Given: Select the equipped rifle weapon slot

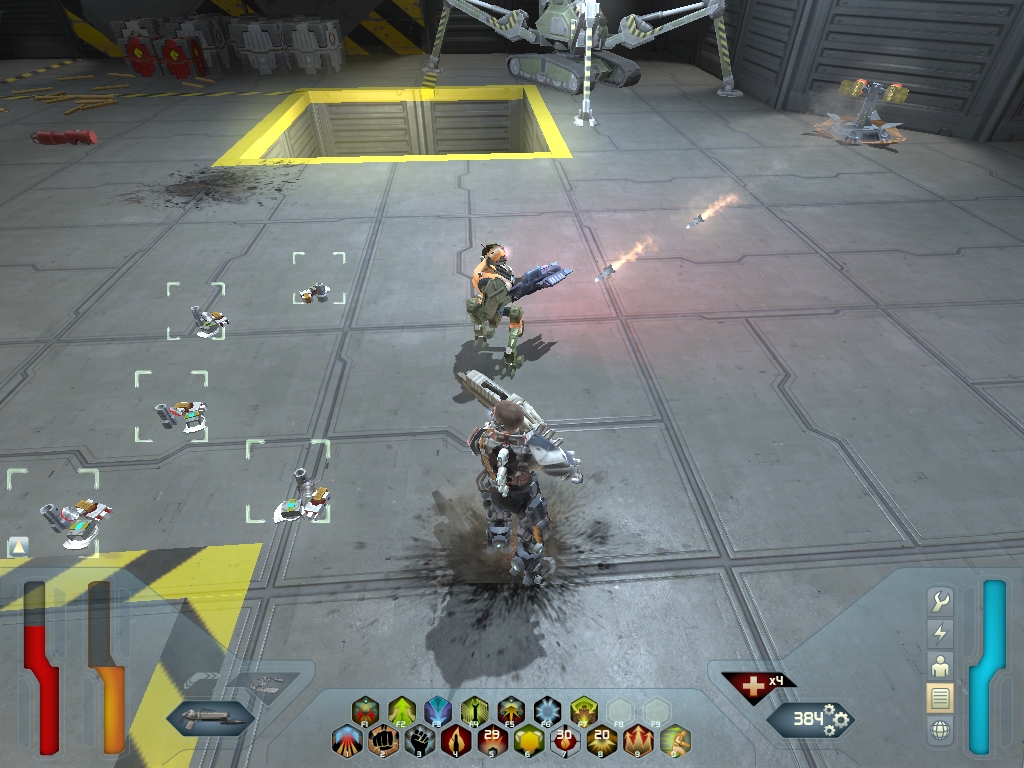Looking at the screenshot, I should 210,717.
